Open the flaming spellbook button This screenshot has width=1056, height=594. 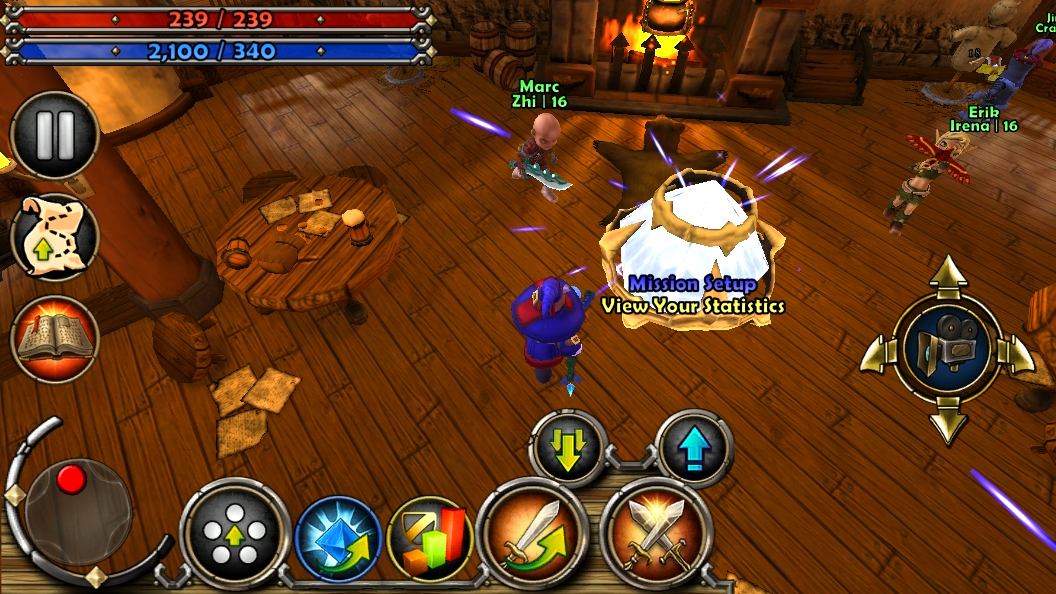click(55, 338)
